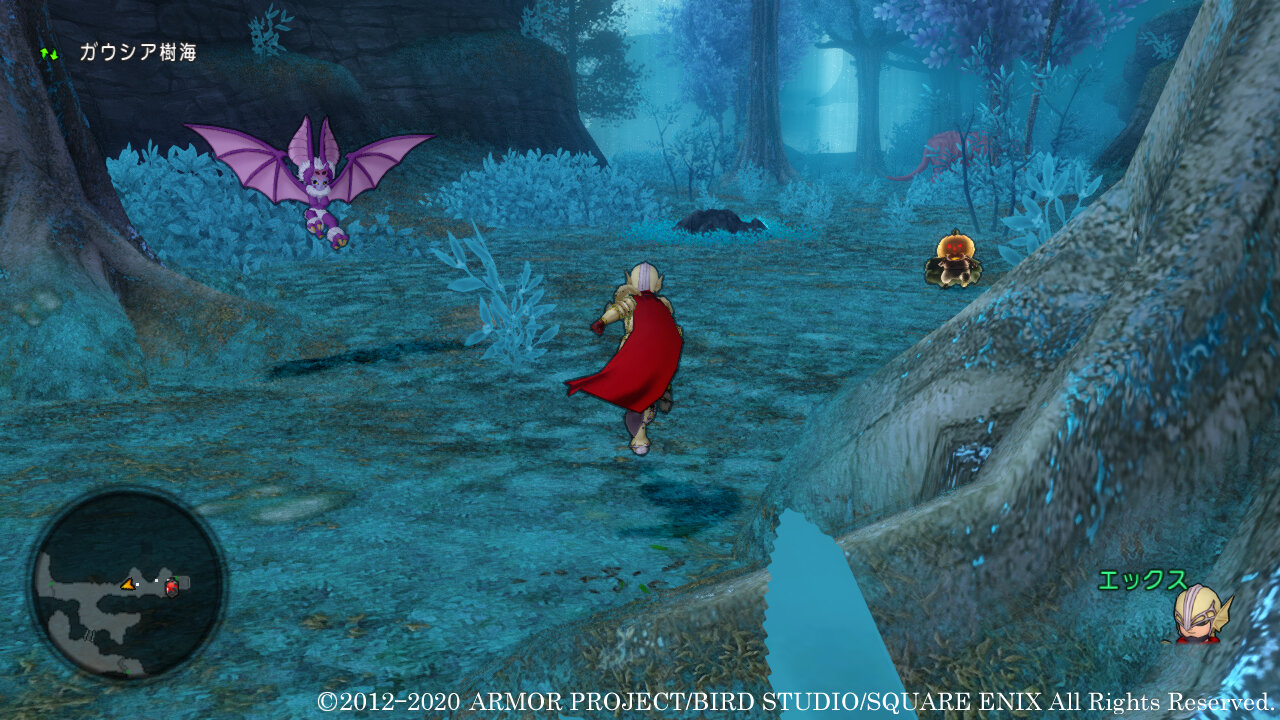Click the green dot at the minimap's bottom edge

(x=127, y=672)
